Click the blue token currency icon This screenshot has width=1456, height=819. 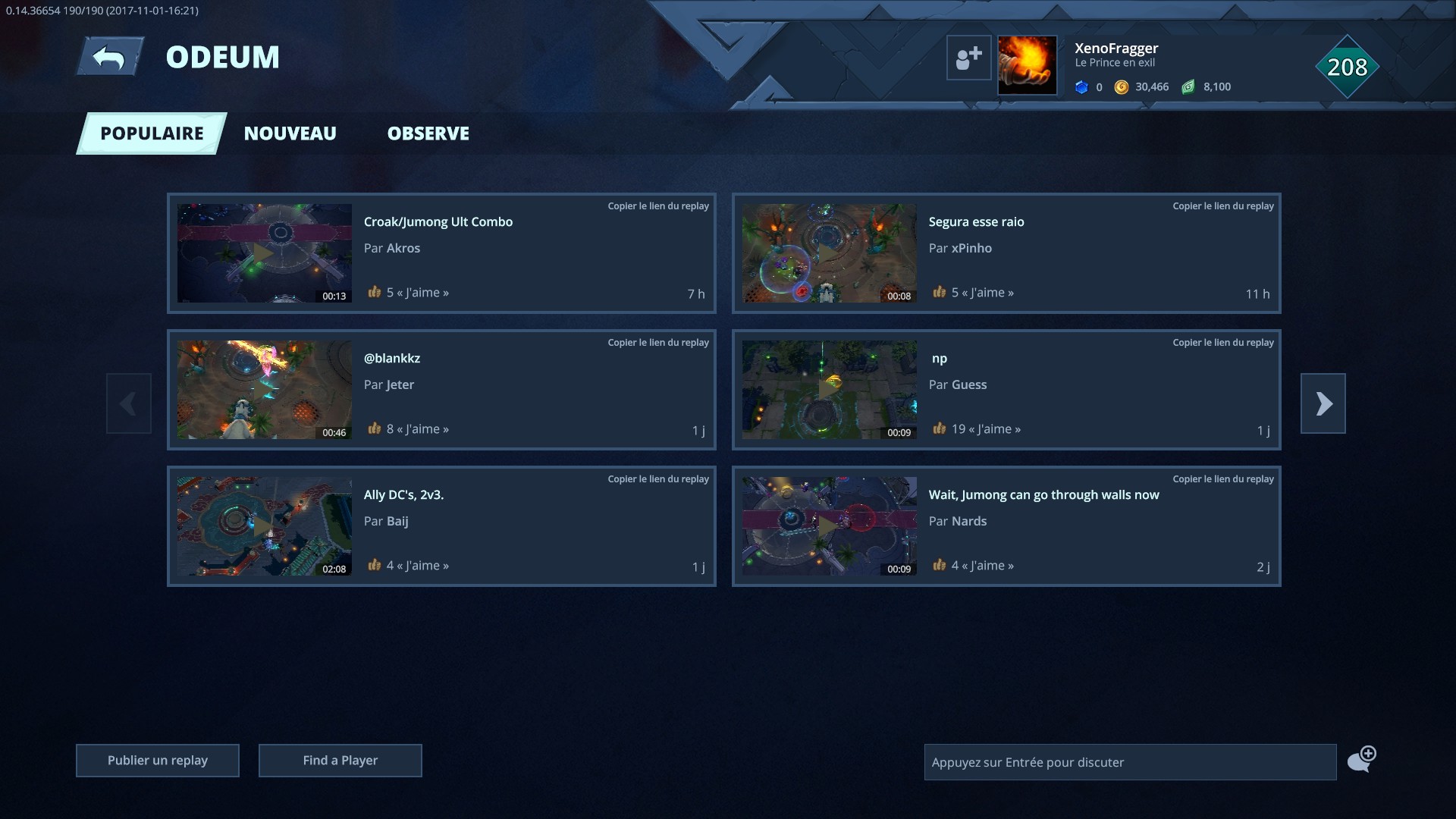point(1082,86)
